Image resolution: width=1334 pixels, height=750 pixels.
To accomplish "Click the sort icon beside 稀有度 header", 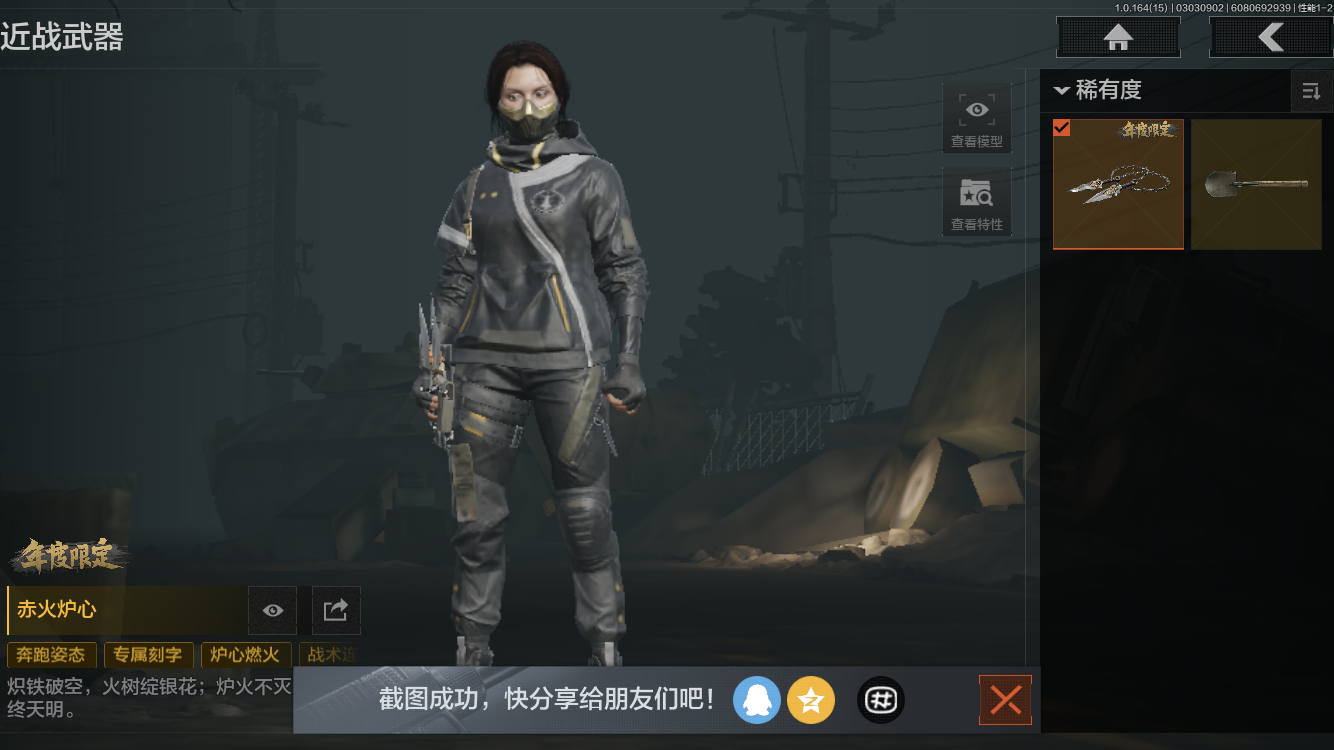I will tap(1311, 91).
